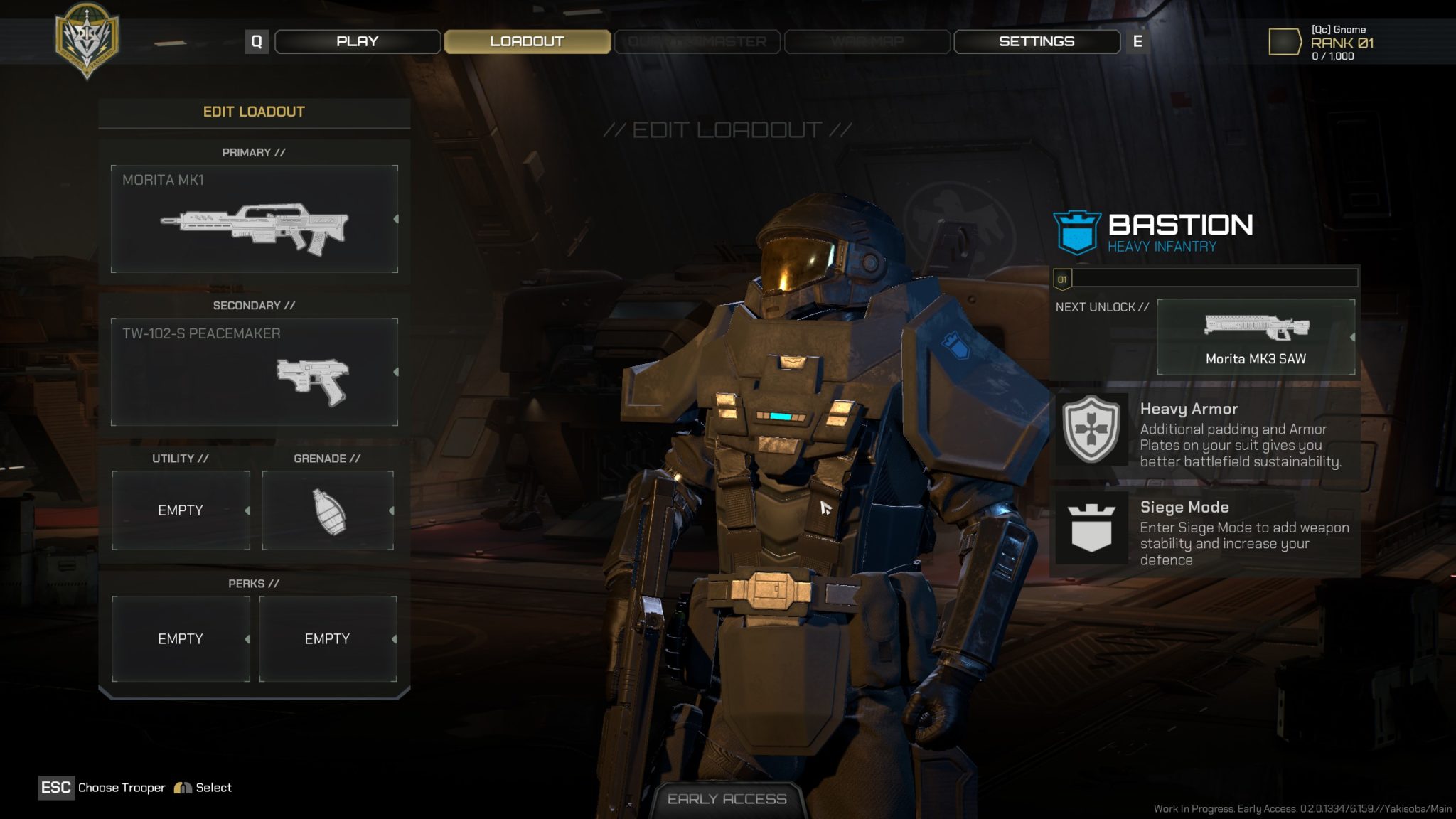Image resolution: width=1456 pixels, height=819 pixels.
Task: Click the Heavy Armor ability icon
Action: tap(1091, 429)
